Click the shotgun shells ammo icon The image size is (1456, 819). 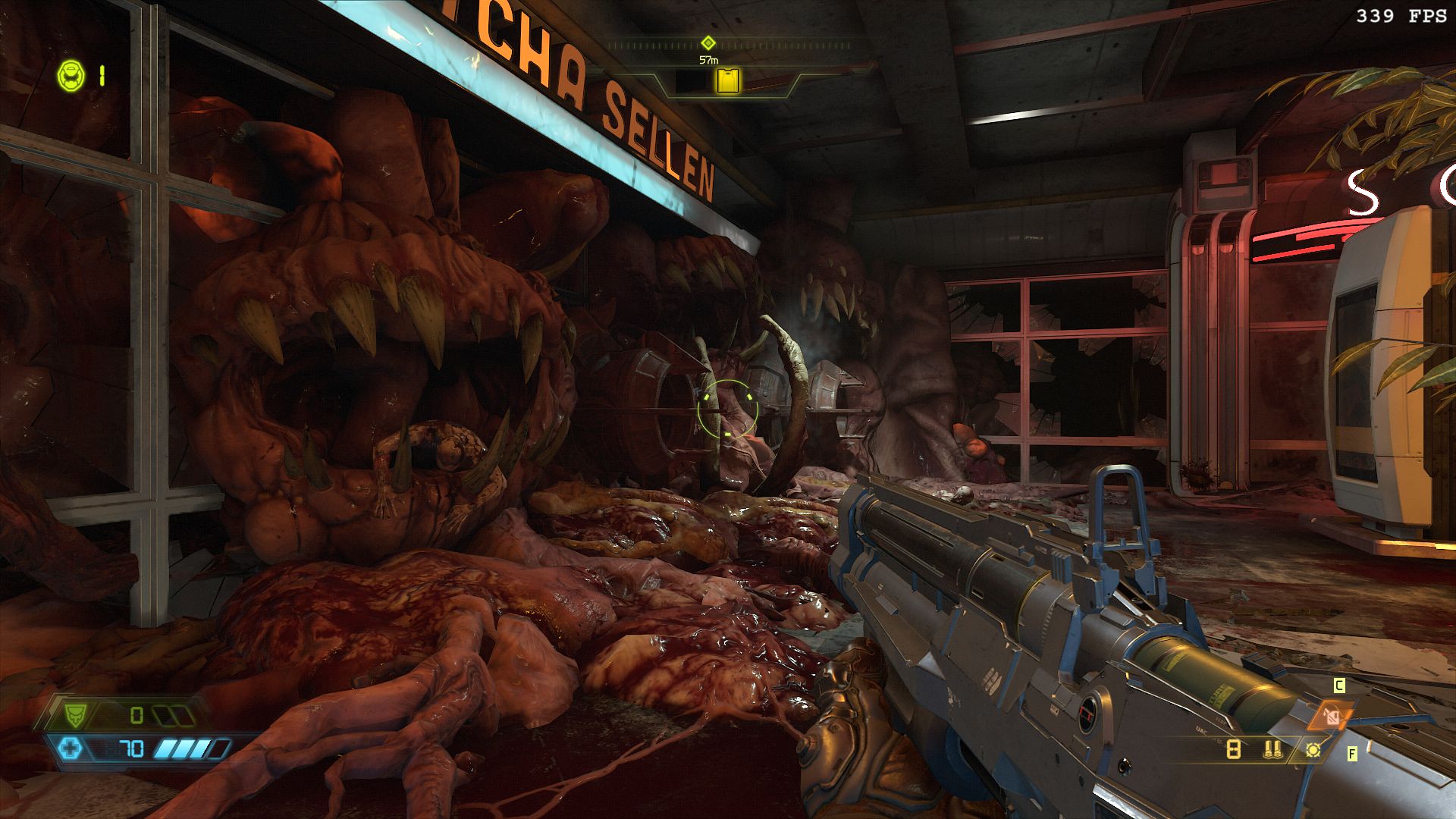click(x=1273, y=750)
